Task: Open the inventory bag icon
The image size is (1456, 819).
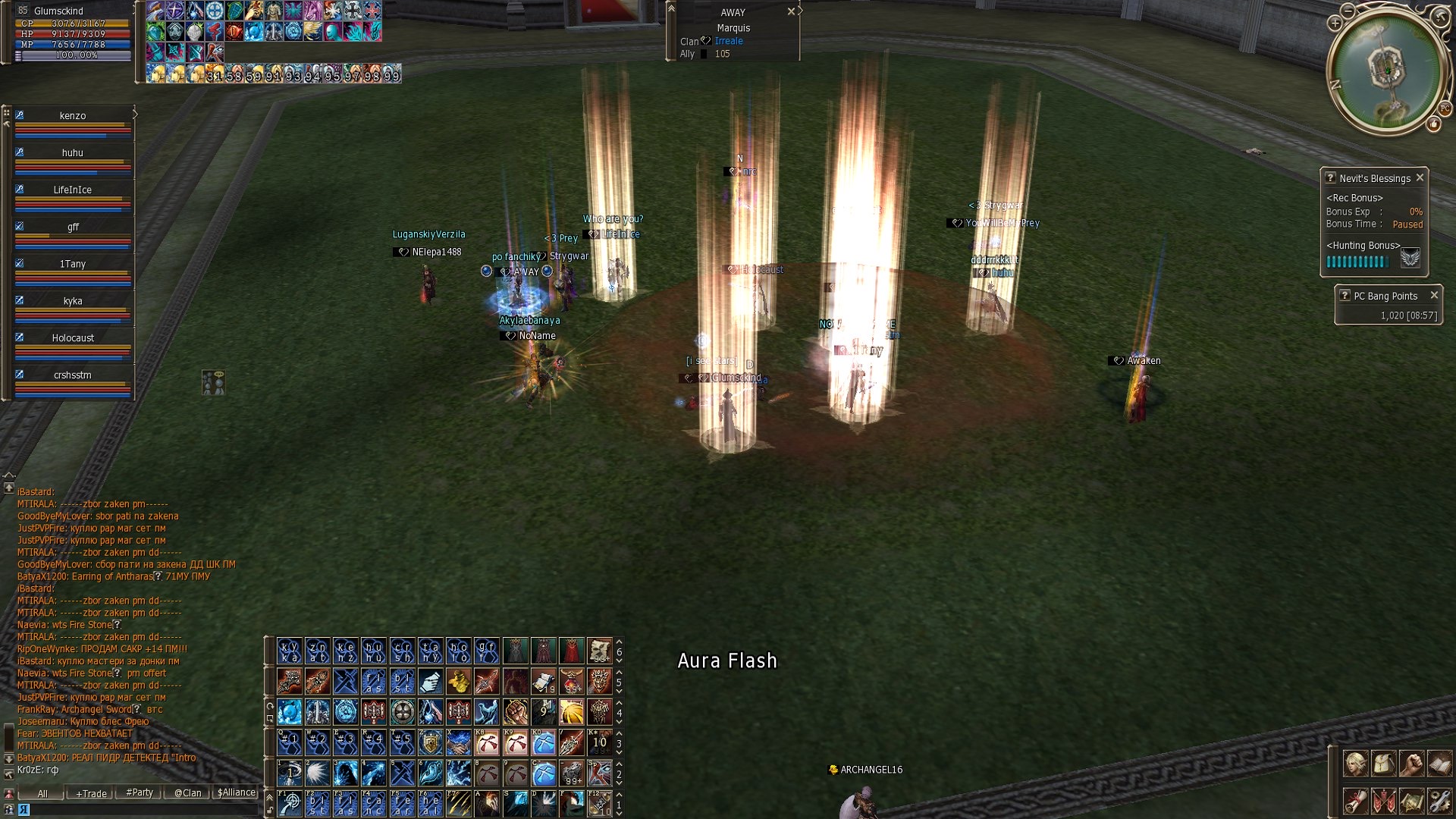Action: pos(1383,764)
